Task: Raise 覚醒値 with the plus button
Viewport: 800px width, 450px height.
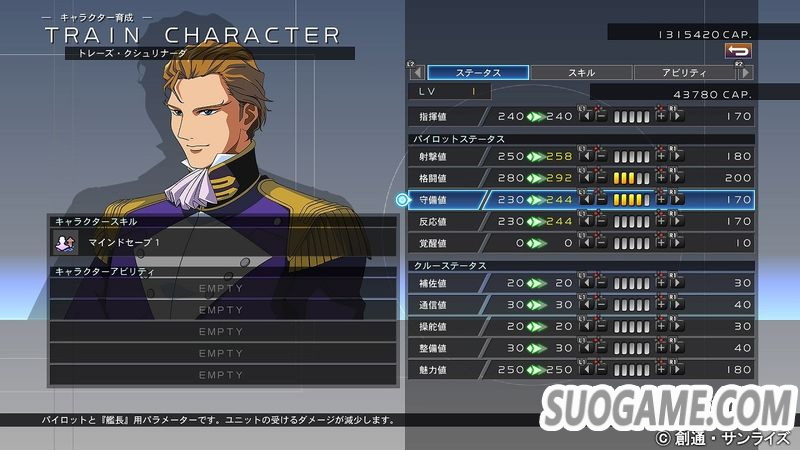Action: point(661,242)
